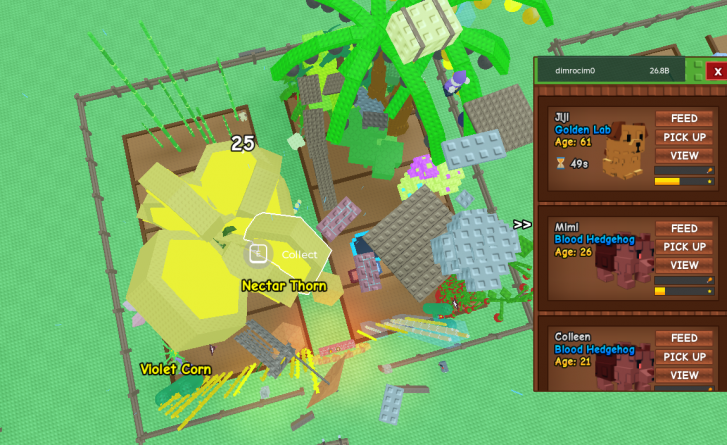Pick up Mimi the Blood Hedgehog
This screenshot has height=445, width=727.
click(684, 247)
